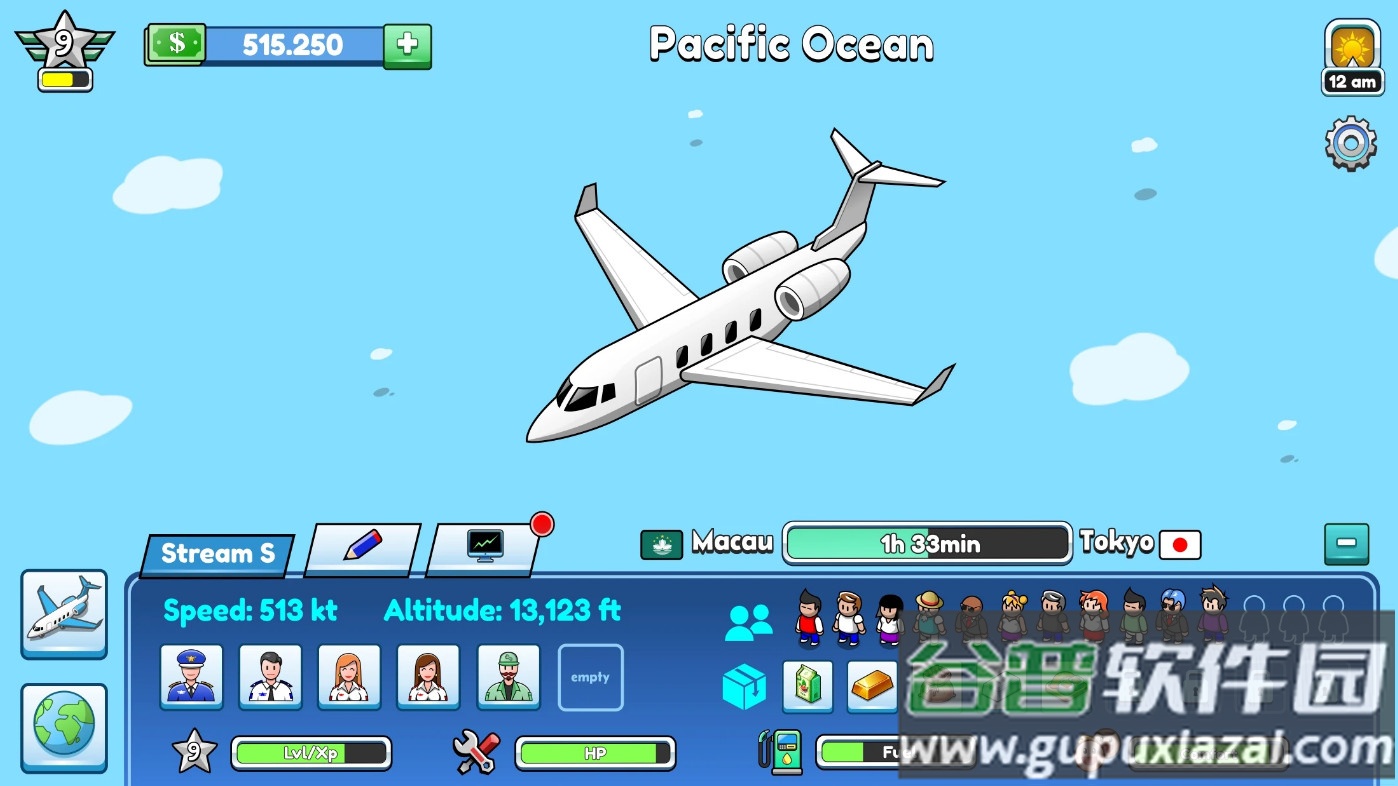Click the wrench and screwdriver repair icon
This screenshot has width=1398, height=786.
click(475, 752)
